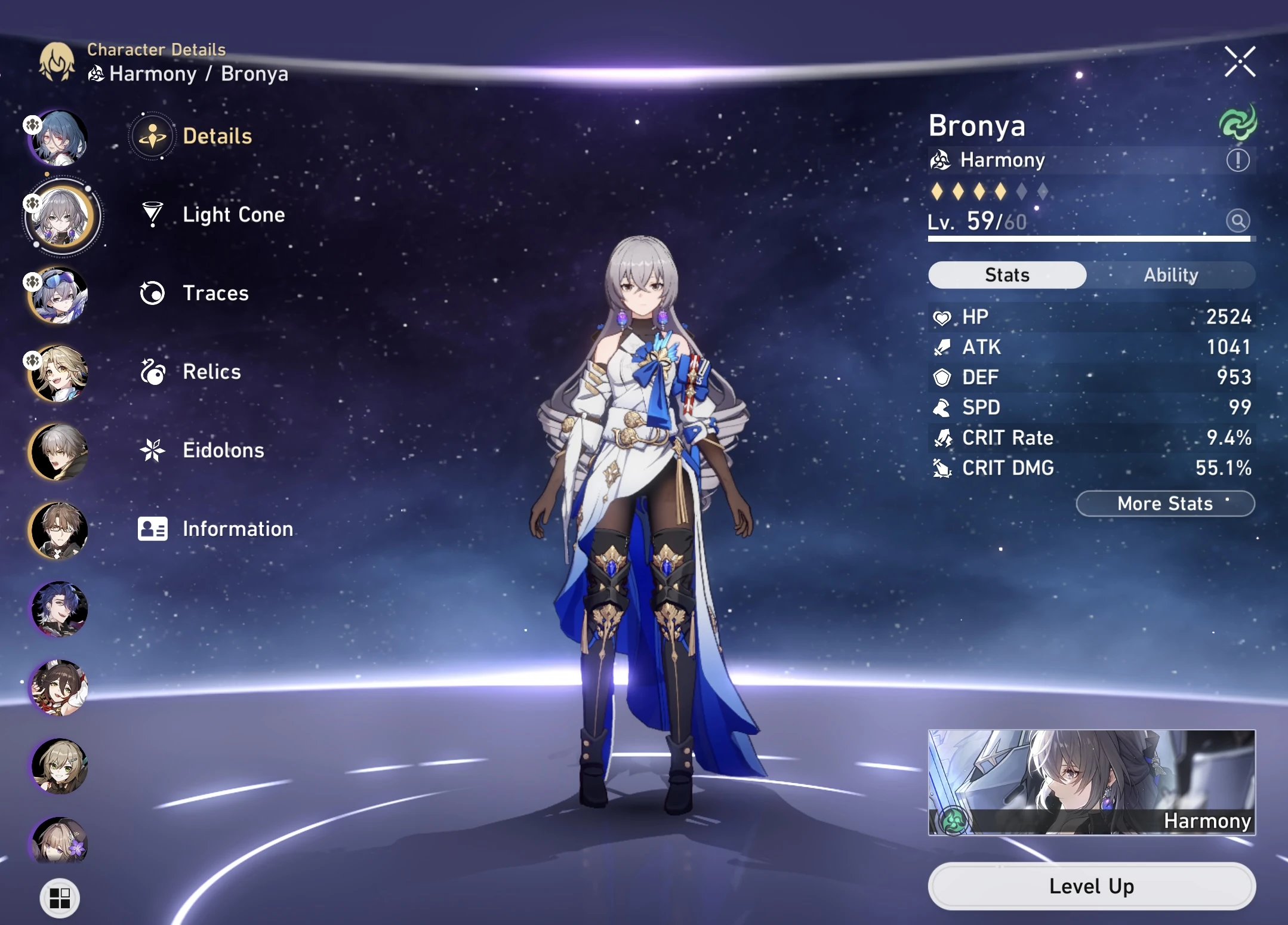This screenshot has height=925, width=1288.
Task: Open the Harmony path info exclamation icon
Action: [x=1238, y=160]
